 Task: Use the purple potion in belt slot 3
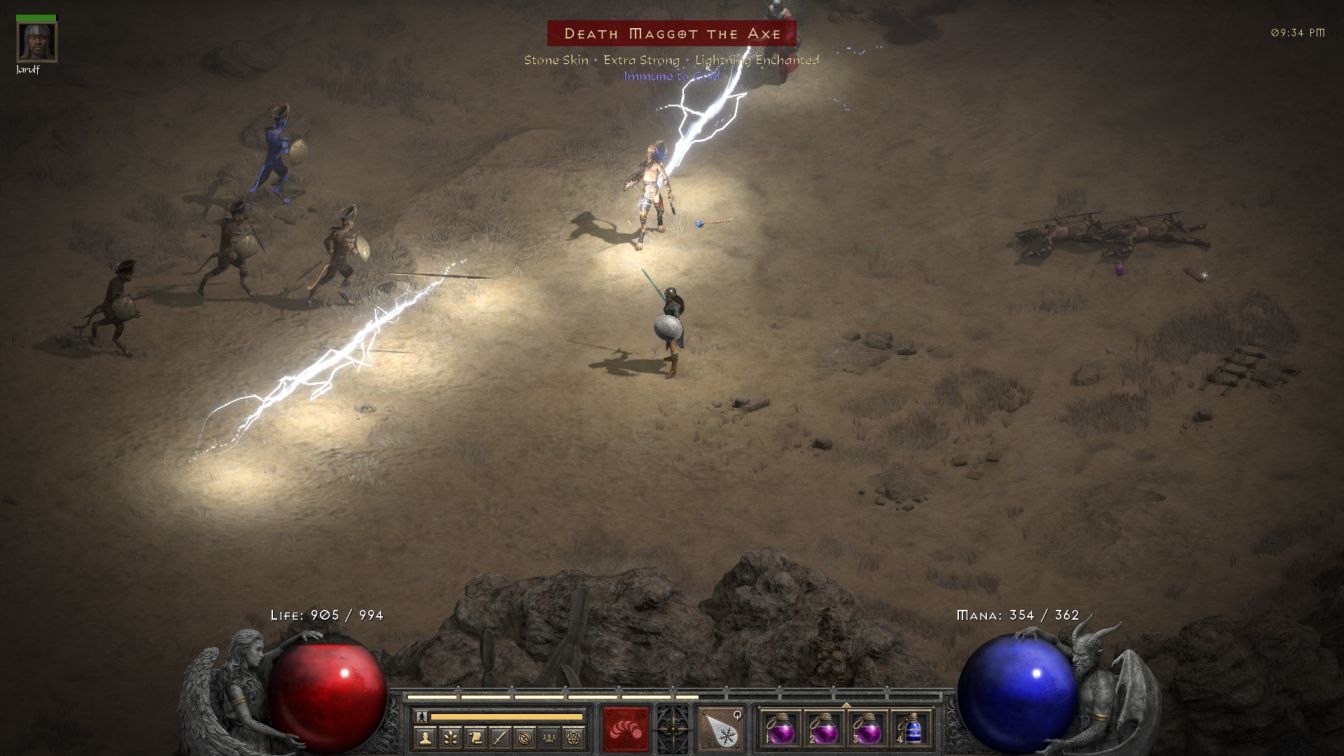point(867,728)
